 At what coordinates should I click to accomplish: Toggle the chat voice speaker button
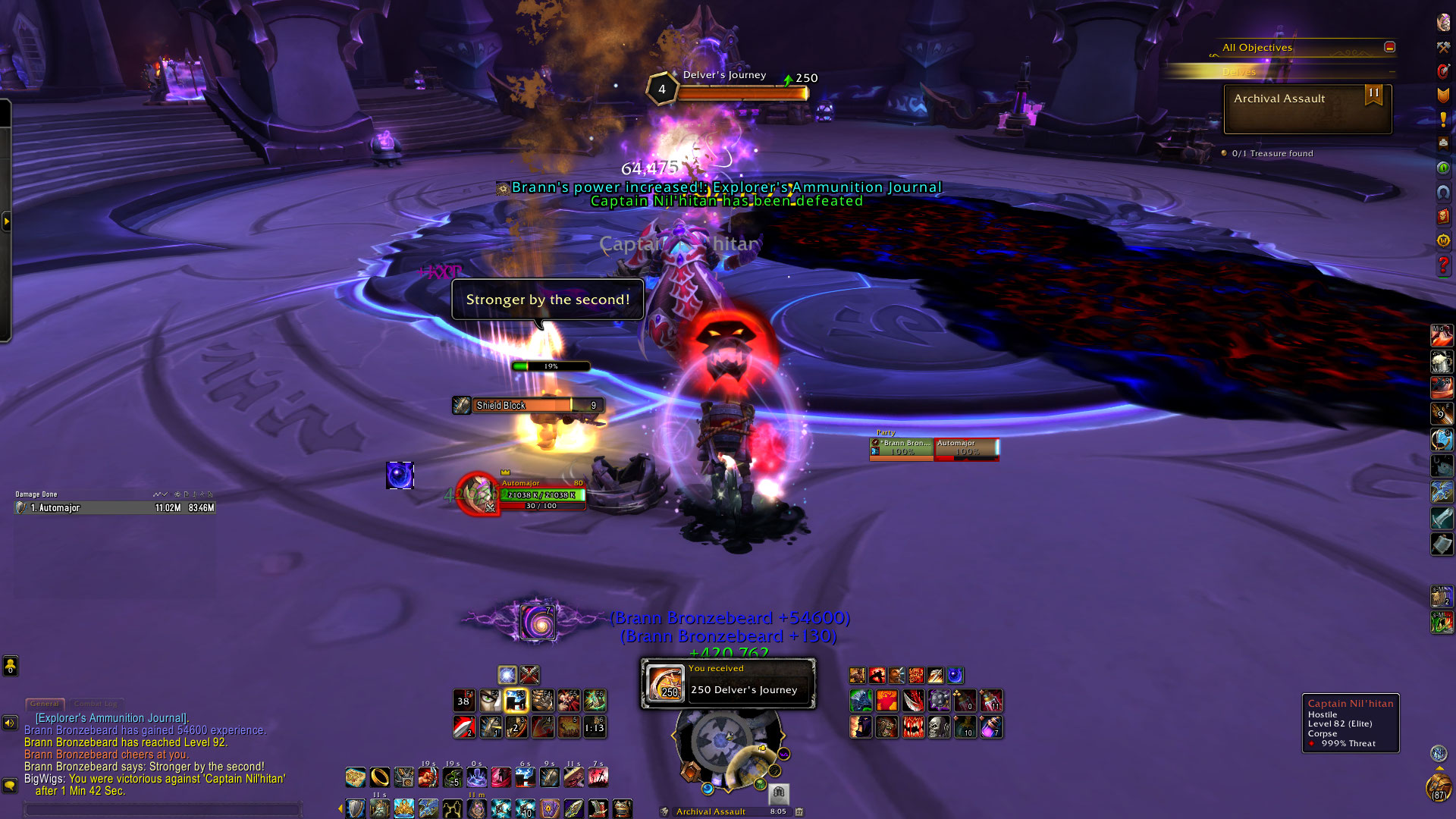pos(10,723)
